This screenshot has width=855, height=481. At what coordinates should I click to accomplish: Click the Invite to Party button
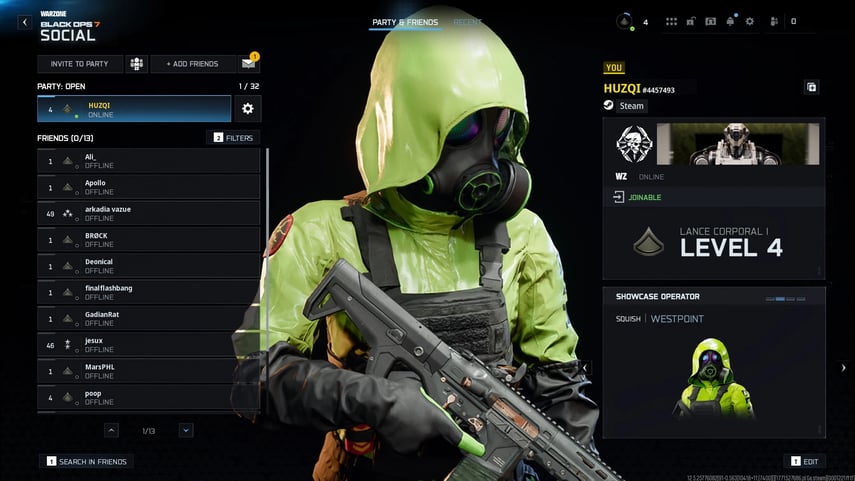coord(80,64)
